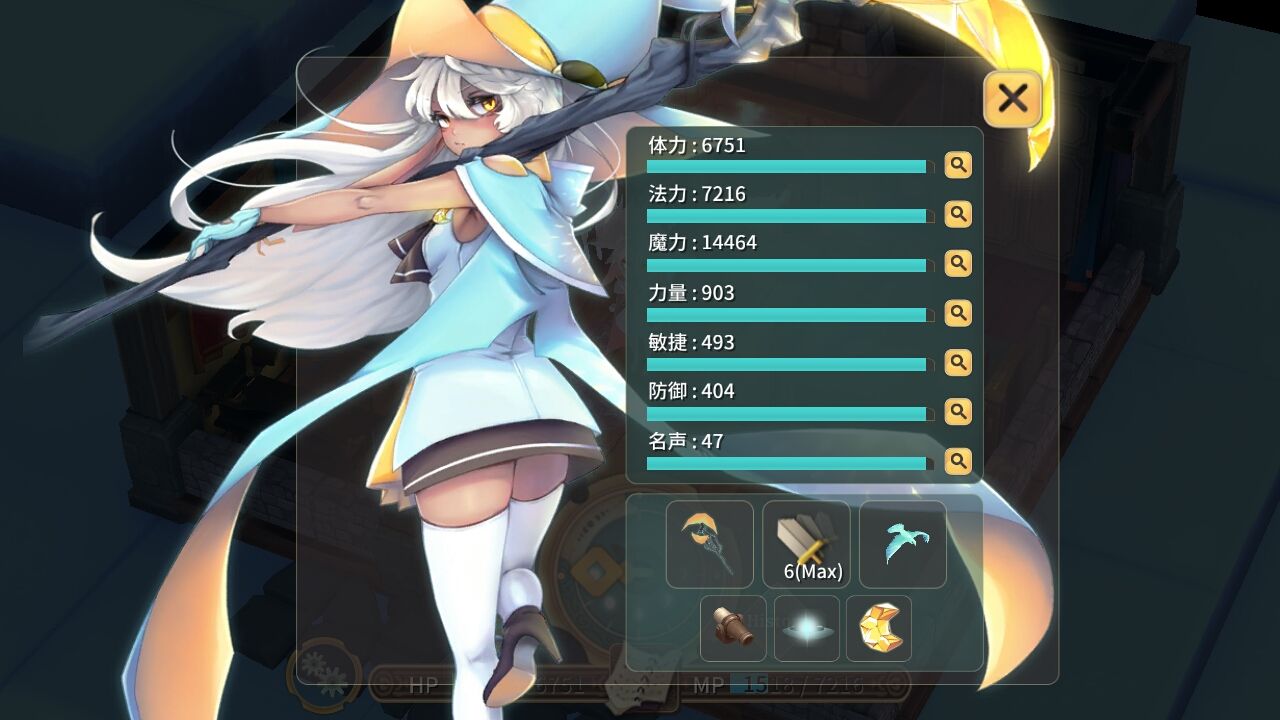Open details for the 魔力 stat
Screen dimensions: 1280x720
958,264
